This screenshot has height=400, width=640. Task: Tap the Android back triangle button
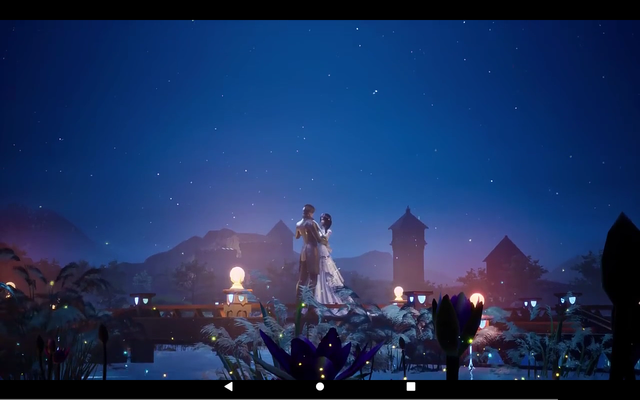point(228,386)
